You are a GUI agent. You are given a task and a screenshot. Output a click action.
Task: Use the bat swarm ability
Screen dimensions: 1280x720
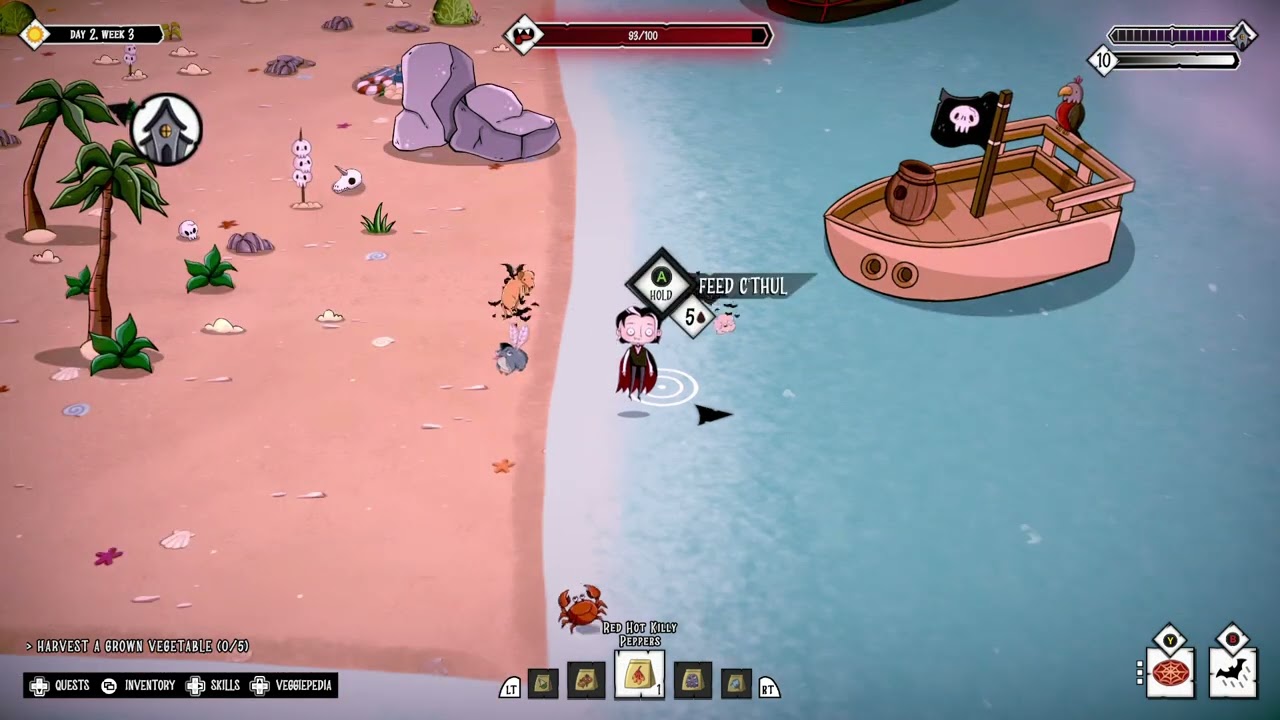click(1232, 672)
